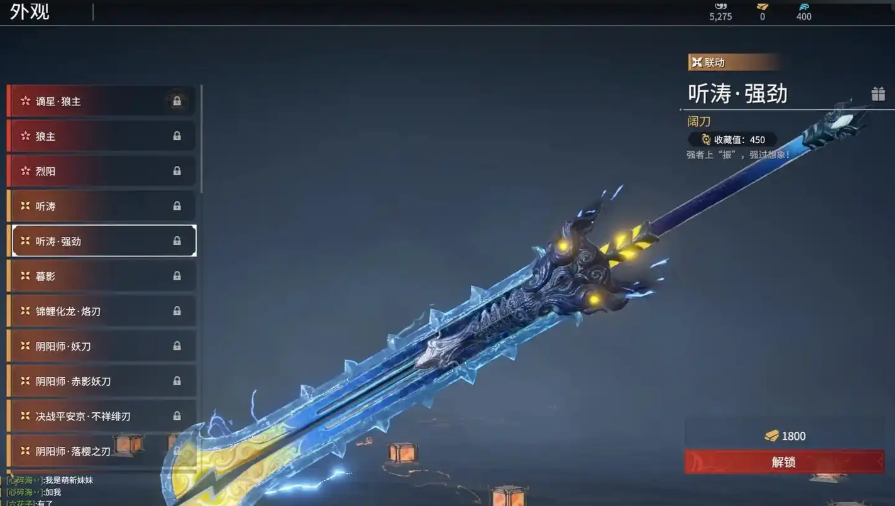Select the 阴阳师·赤影妖刀 skin
Viewport: 895px width, 506px height.
click(100, 381)
